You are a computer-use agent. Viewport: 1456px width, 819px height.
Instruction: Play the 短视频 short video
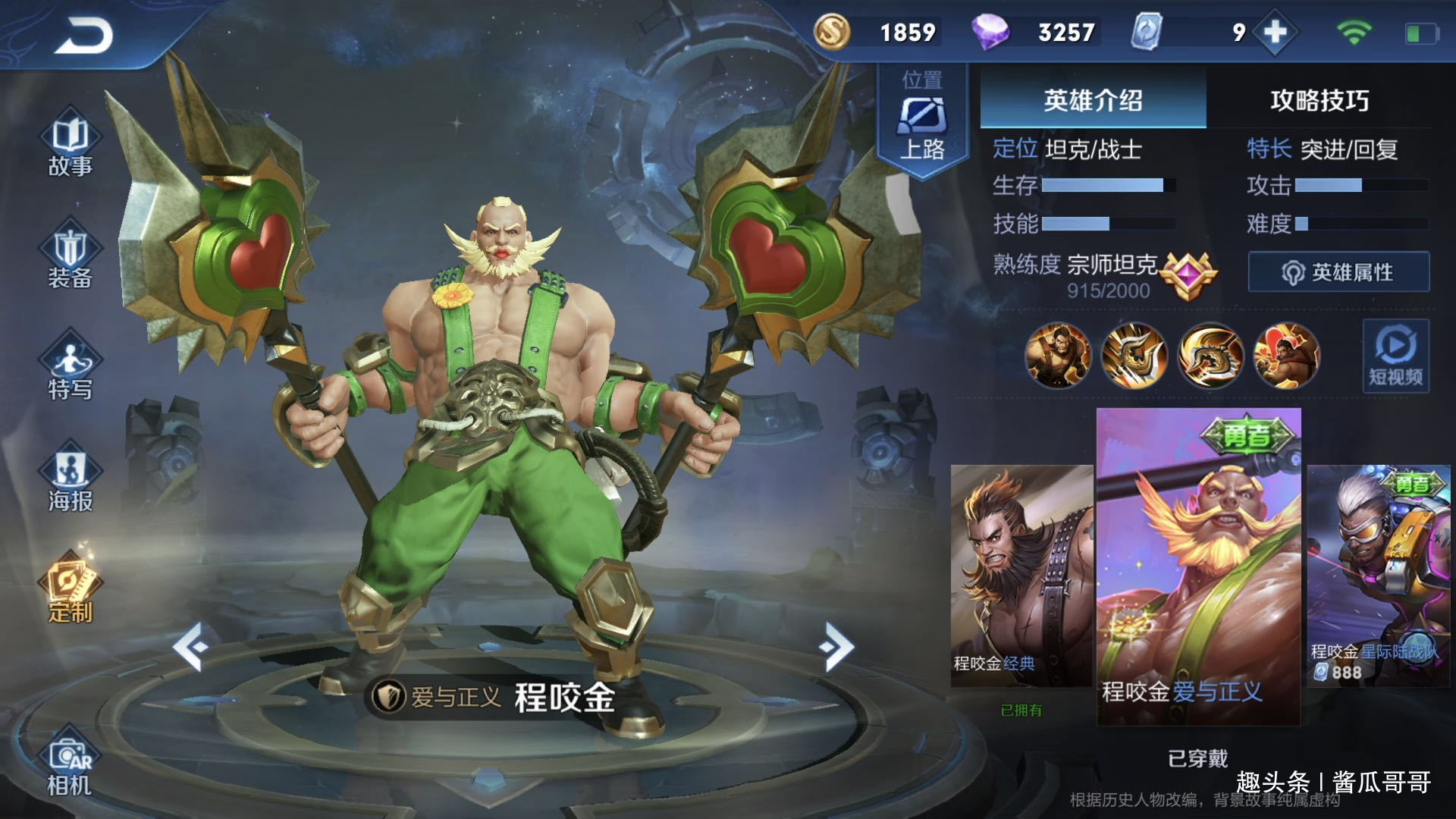1395,356
